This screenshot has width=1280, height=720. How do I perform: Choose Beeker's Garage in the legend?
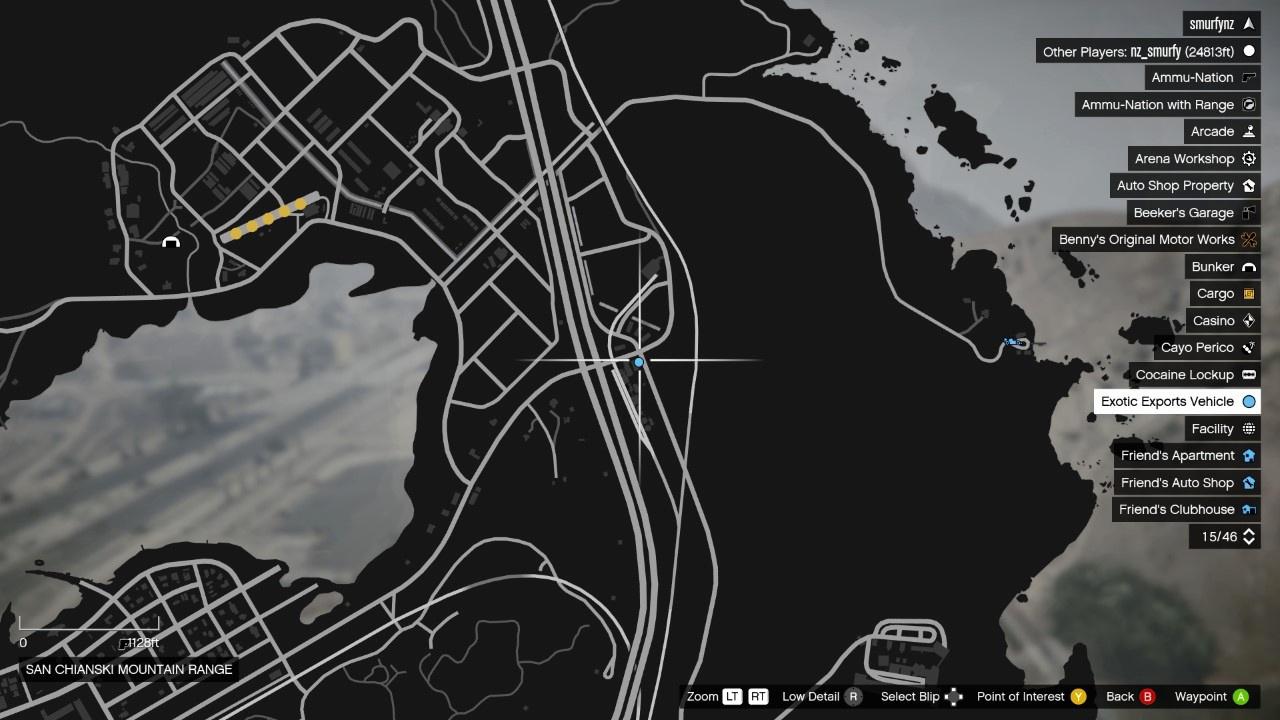pyautogui.click(x=1193, y=213)
